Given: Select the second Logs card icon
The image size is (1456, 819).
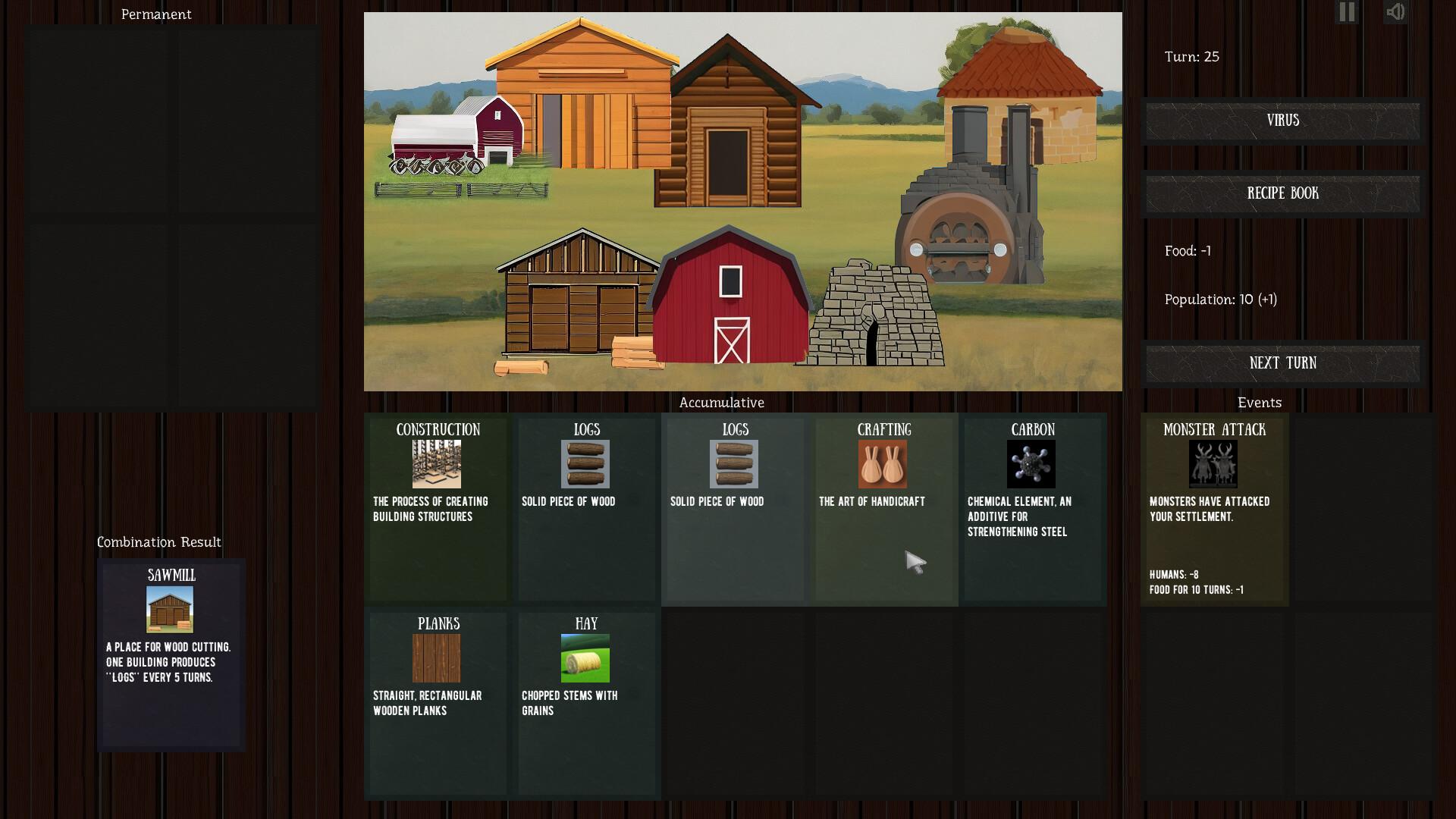Looking at the screenshot, I should point(734,465).
